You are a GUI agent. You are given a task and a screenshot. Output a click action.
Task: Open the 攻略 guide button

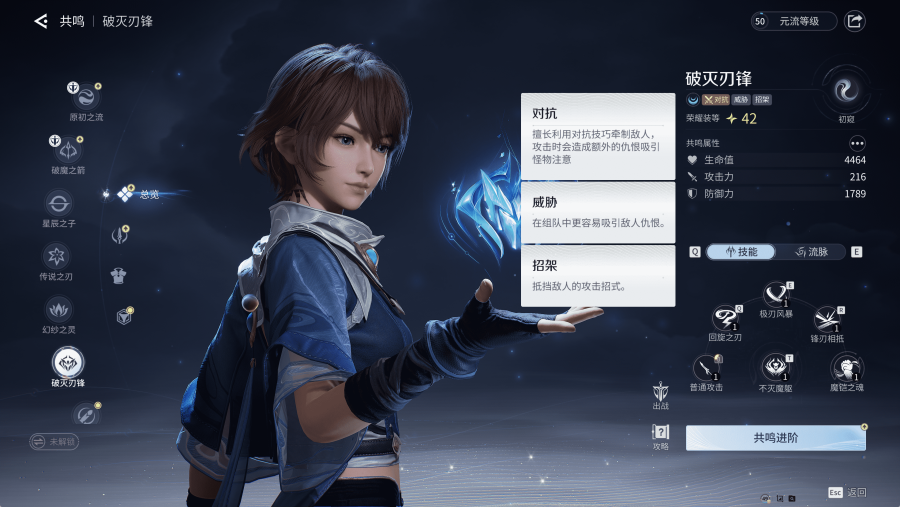click(660, 434)
